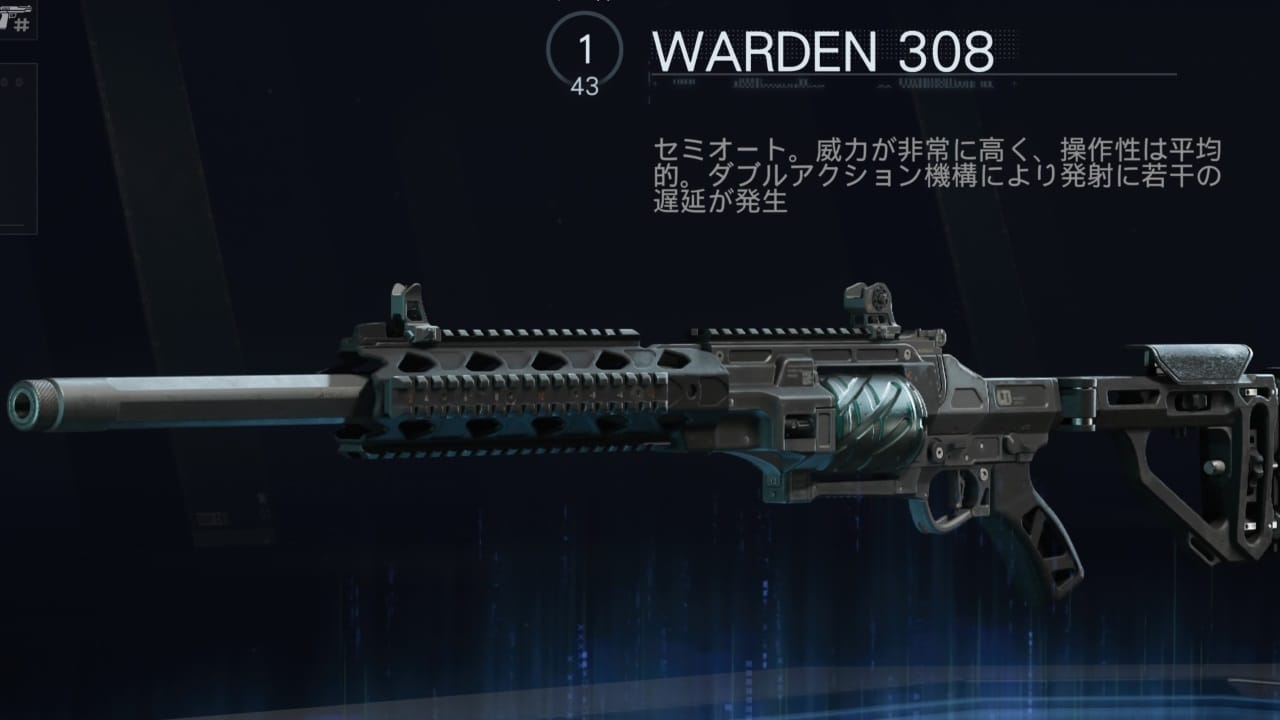
Task: Click the camo pattern hash icon
Action: coord(20,25)
